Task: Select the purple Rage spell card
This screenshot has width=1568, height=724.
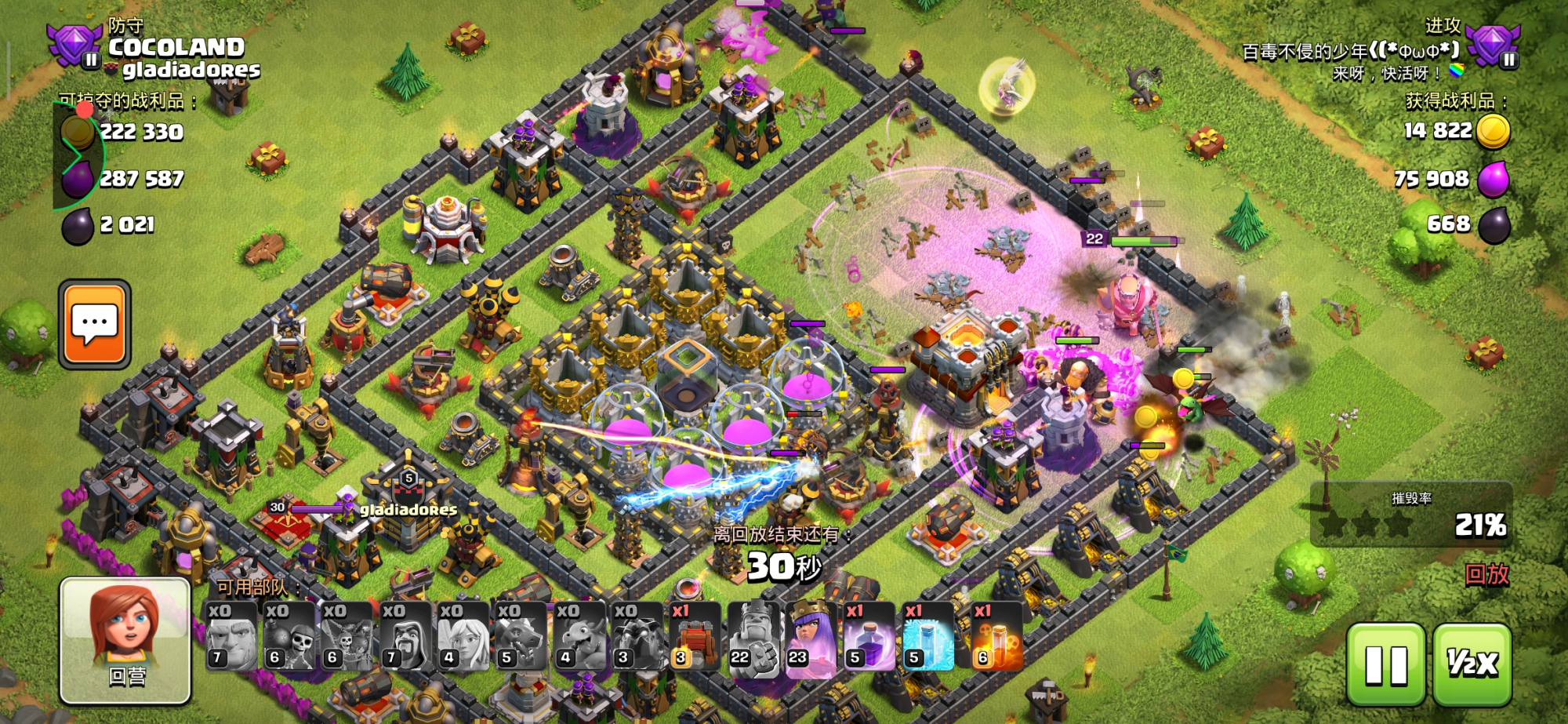Action: 869,636
